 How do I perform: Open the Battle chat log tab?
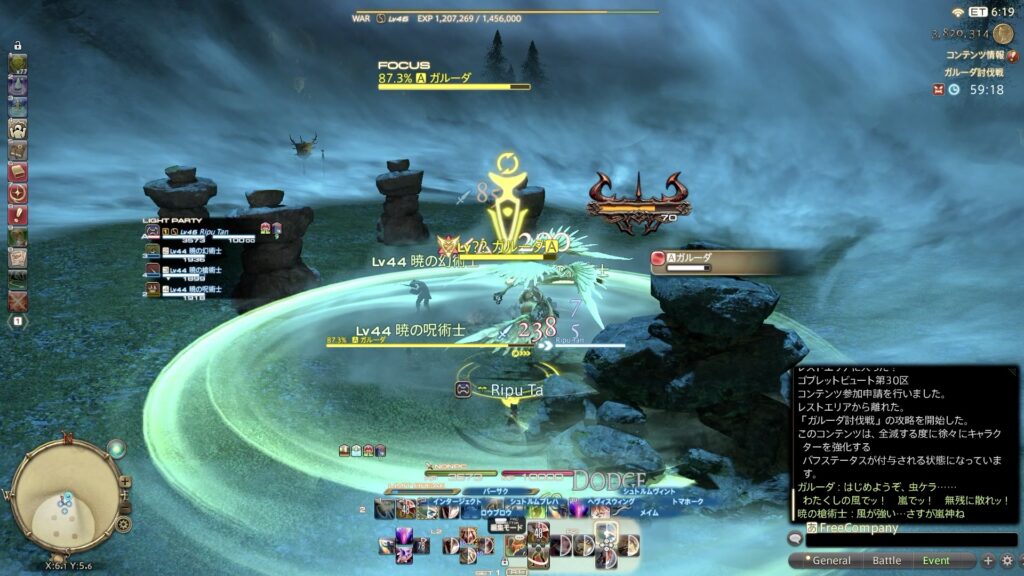[x=885, y=561]
